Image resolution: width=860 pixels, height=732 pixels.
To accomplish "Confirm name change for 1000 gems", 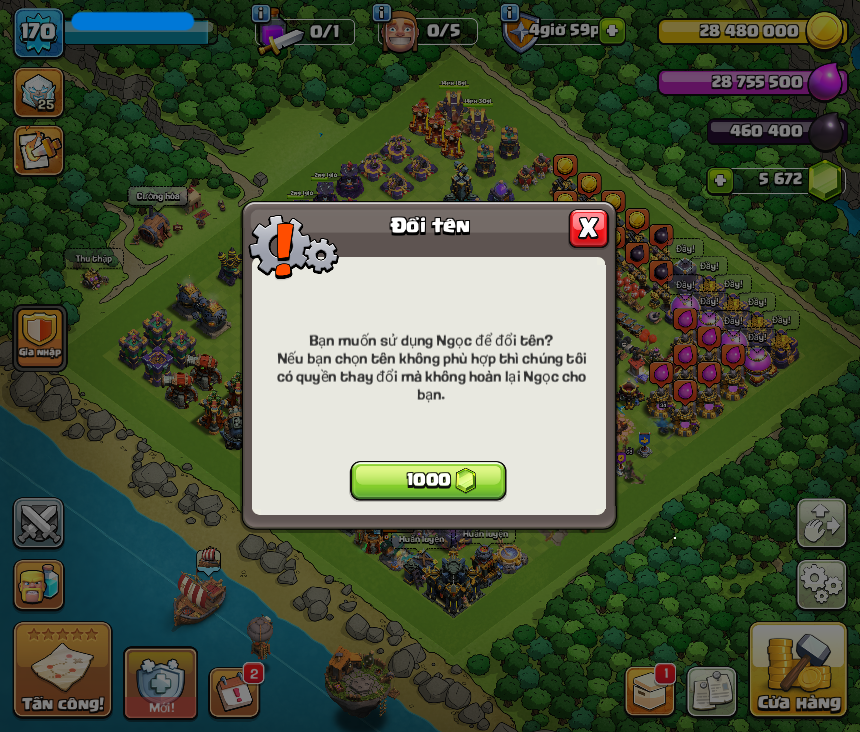I will pyautogui.click(x=428, y=480).
